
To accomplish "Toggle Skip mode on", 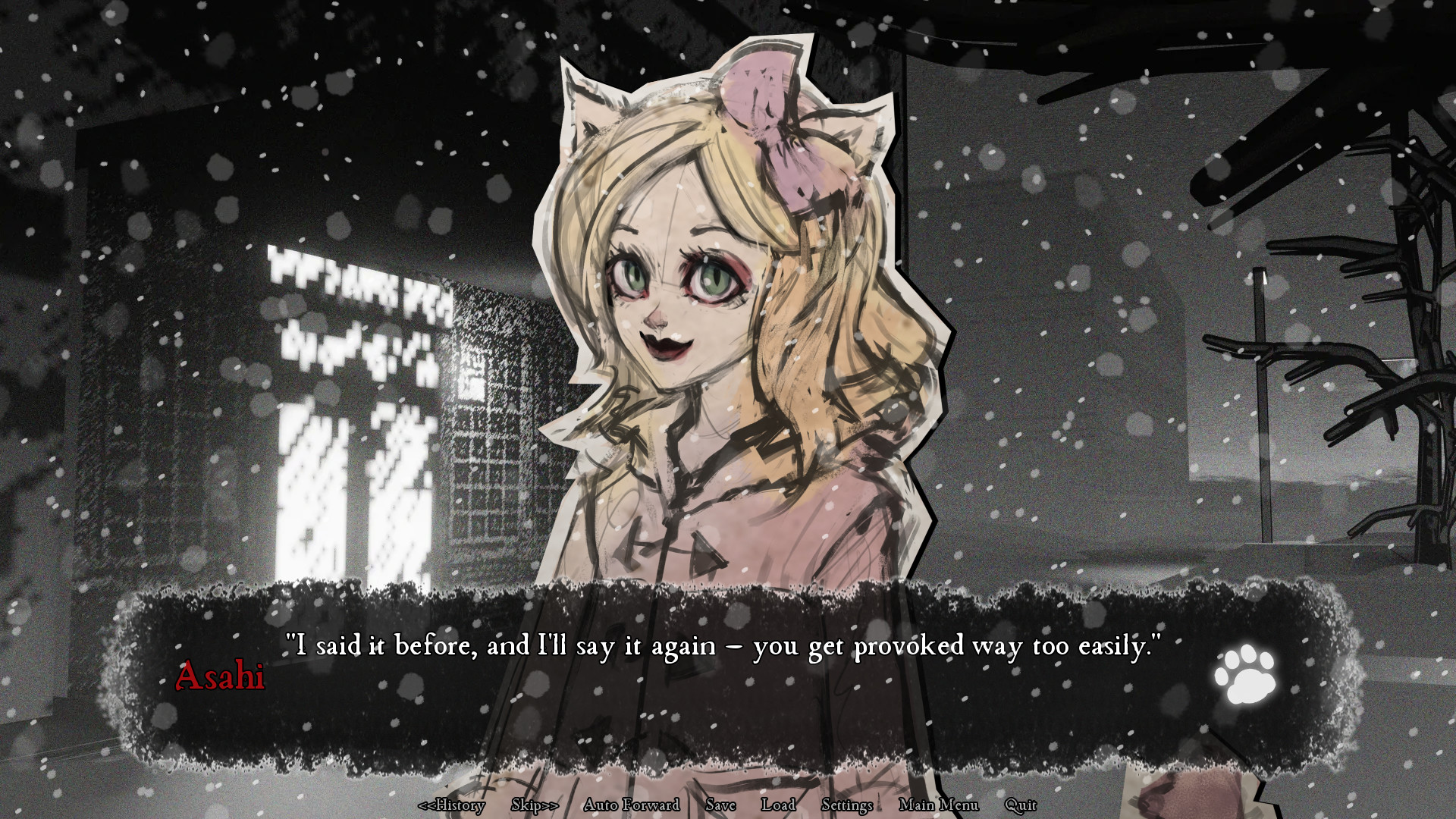I will tap(533, 805).
